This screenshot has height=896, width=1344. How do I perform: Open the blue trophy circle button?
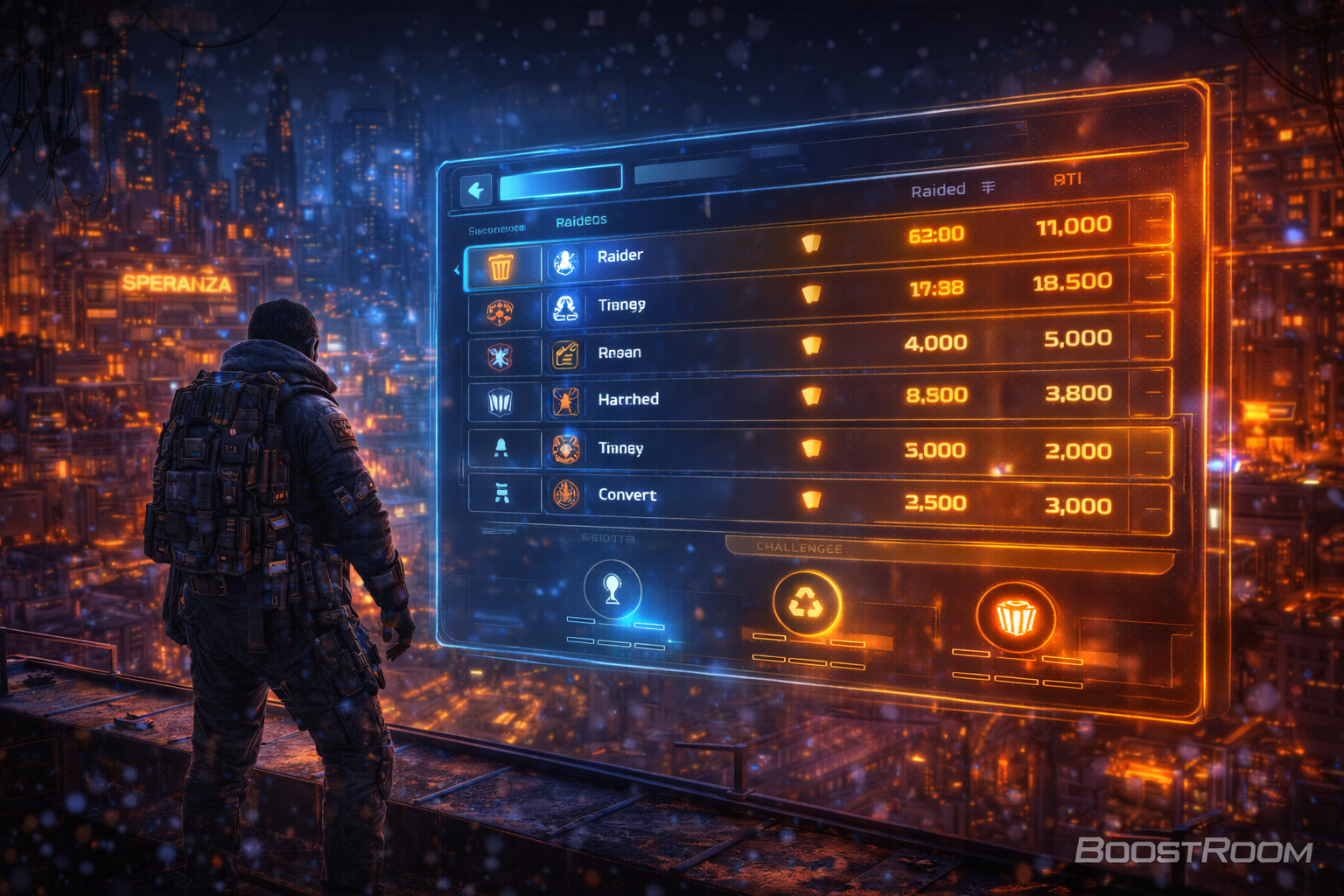612,590
